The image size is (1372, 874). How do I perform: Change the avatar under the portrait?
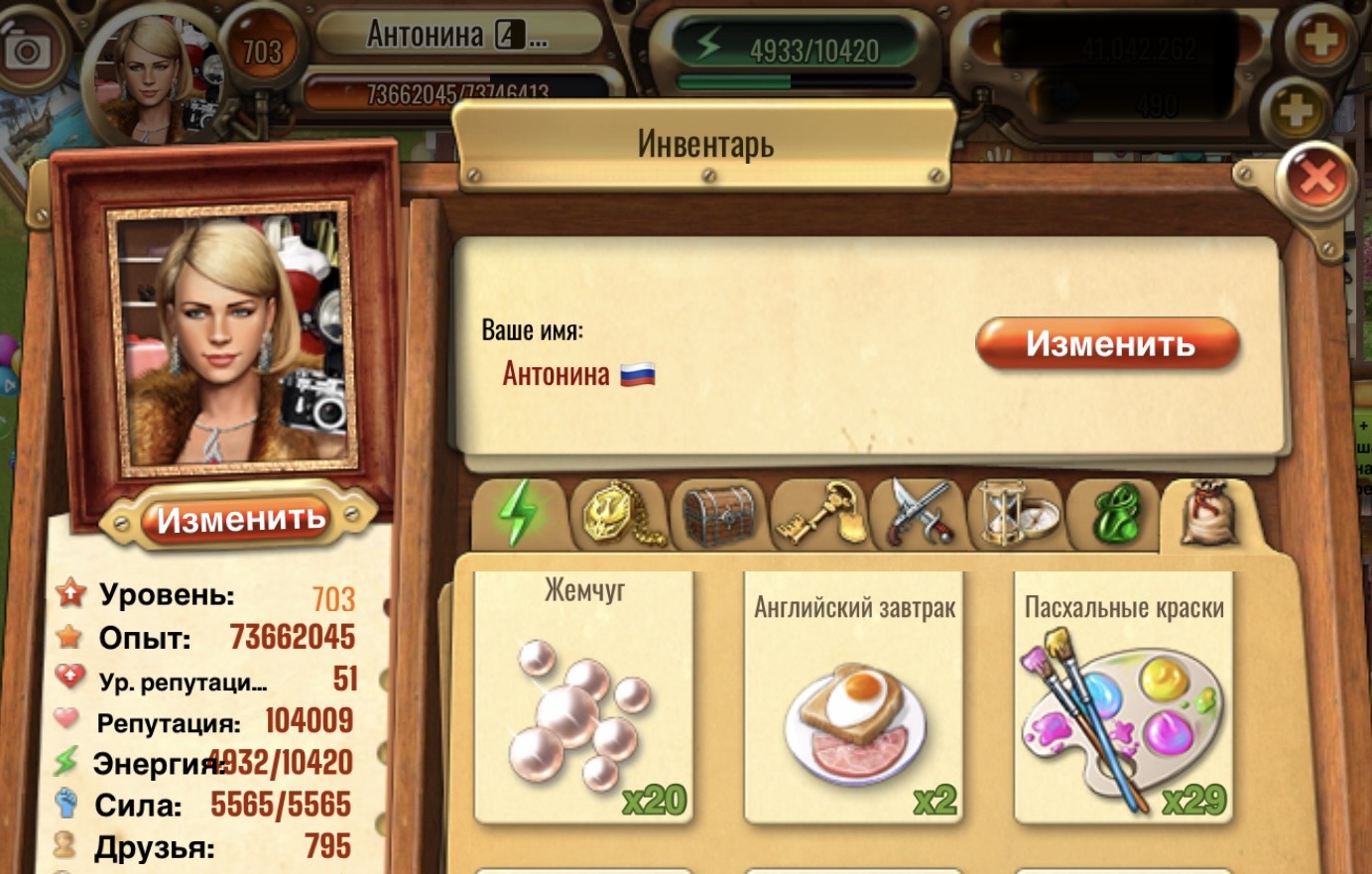click(x=240, y=519)
